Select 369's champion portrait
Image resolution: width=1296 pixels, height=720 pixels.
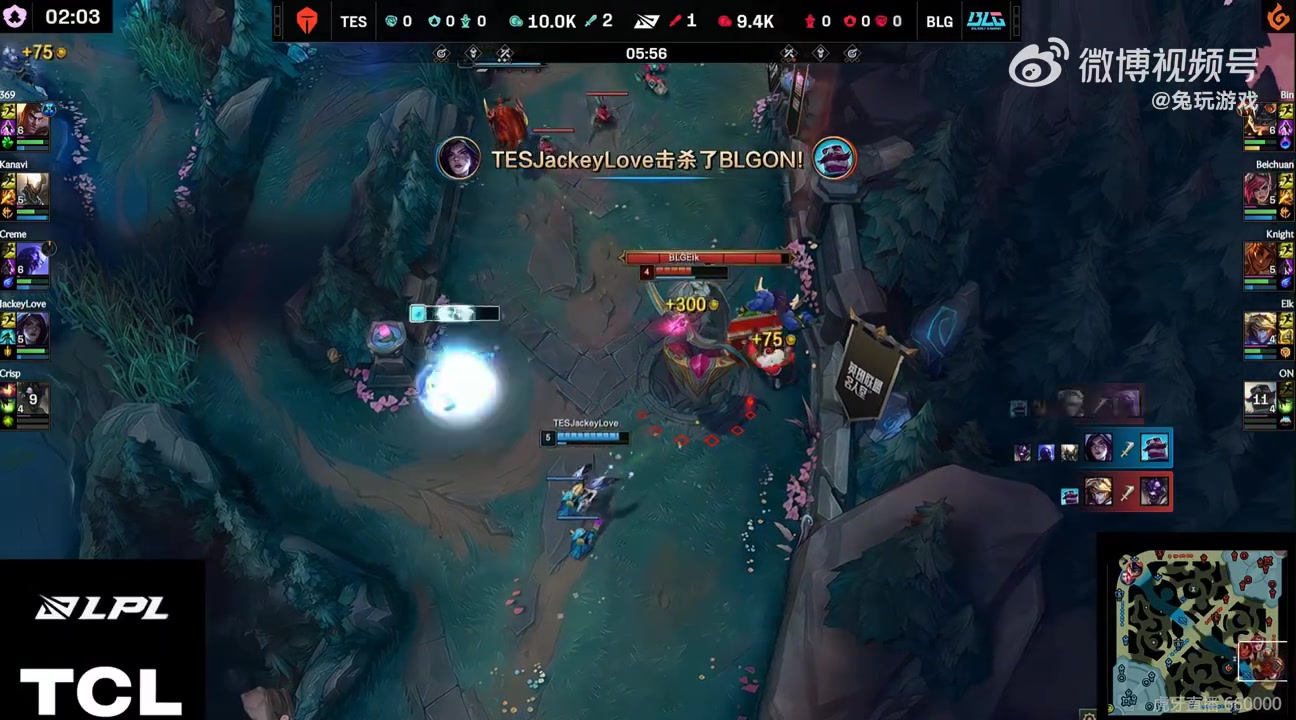coord(32,120)
